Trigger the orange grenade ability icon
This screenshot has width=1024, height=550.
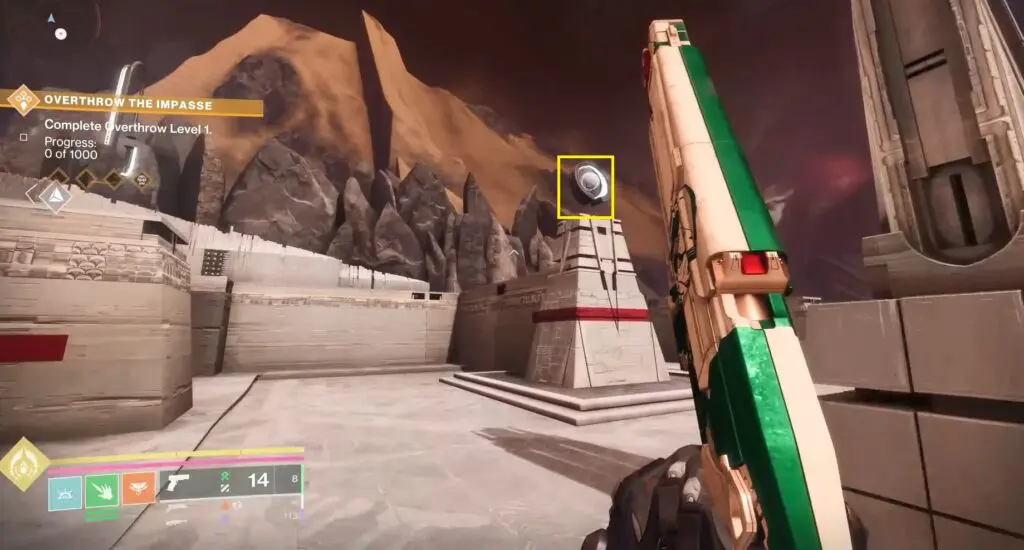(x=138, y=489)
